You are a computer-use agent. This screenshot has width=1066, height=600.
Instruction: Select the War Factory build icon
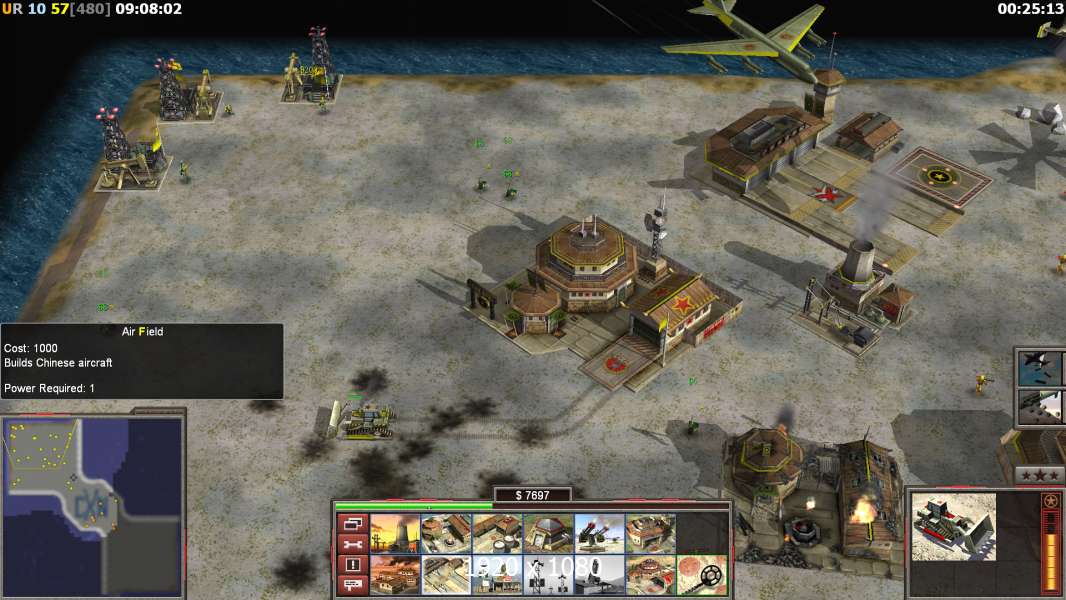(651, 533)
